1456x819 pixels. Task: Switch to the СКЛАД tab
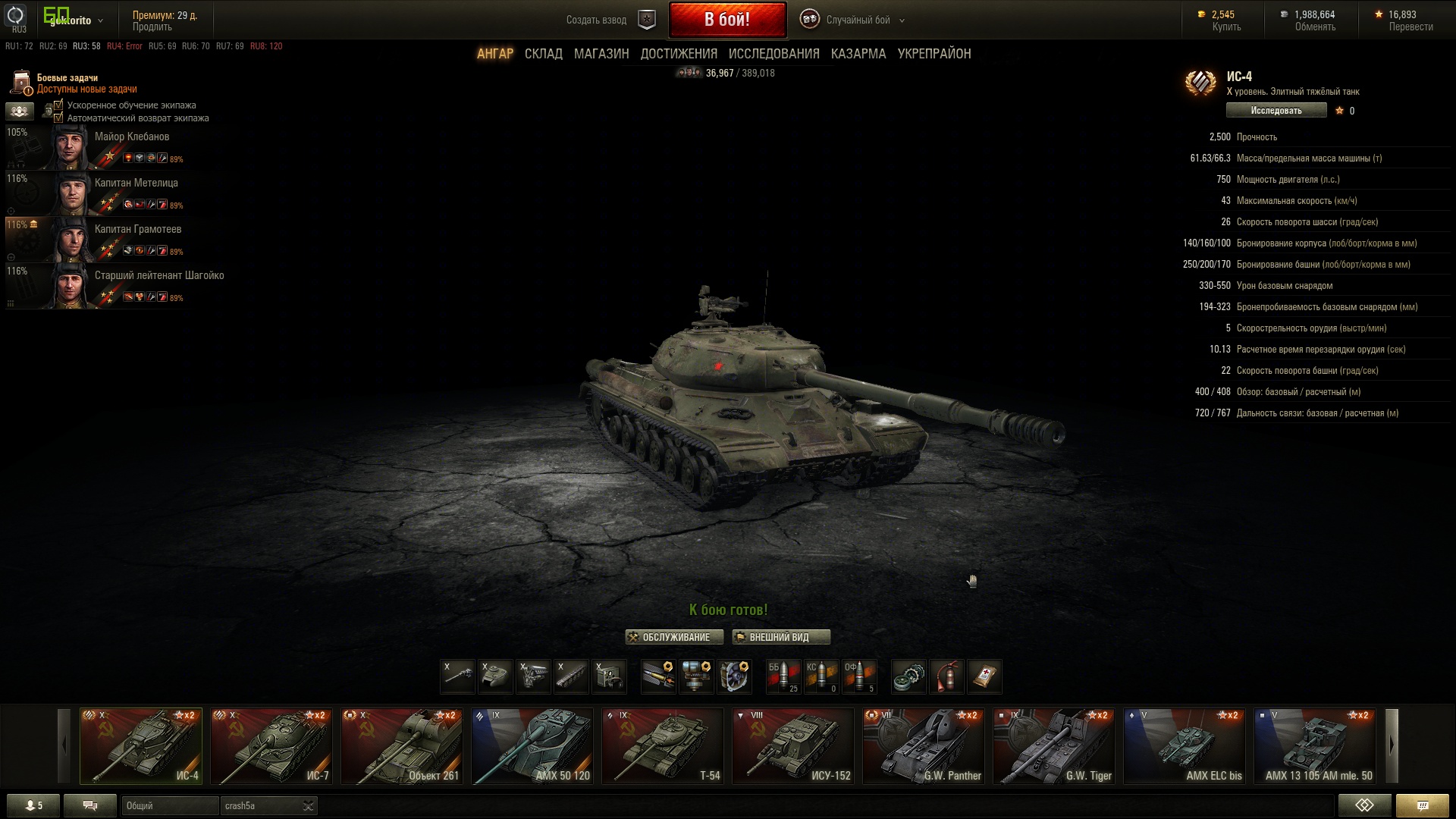[543, 54]
